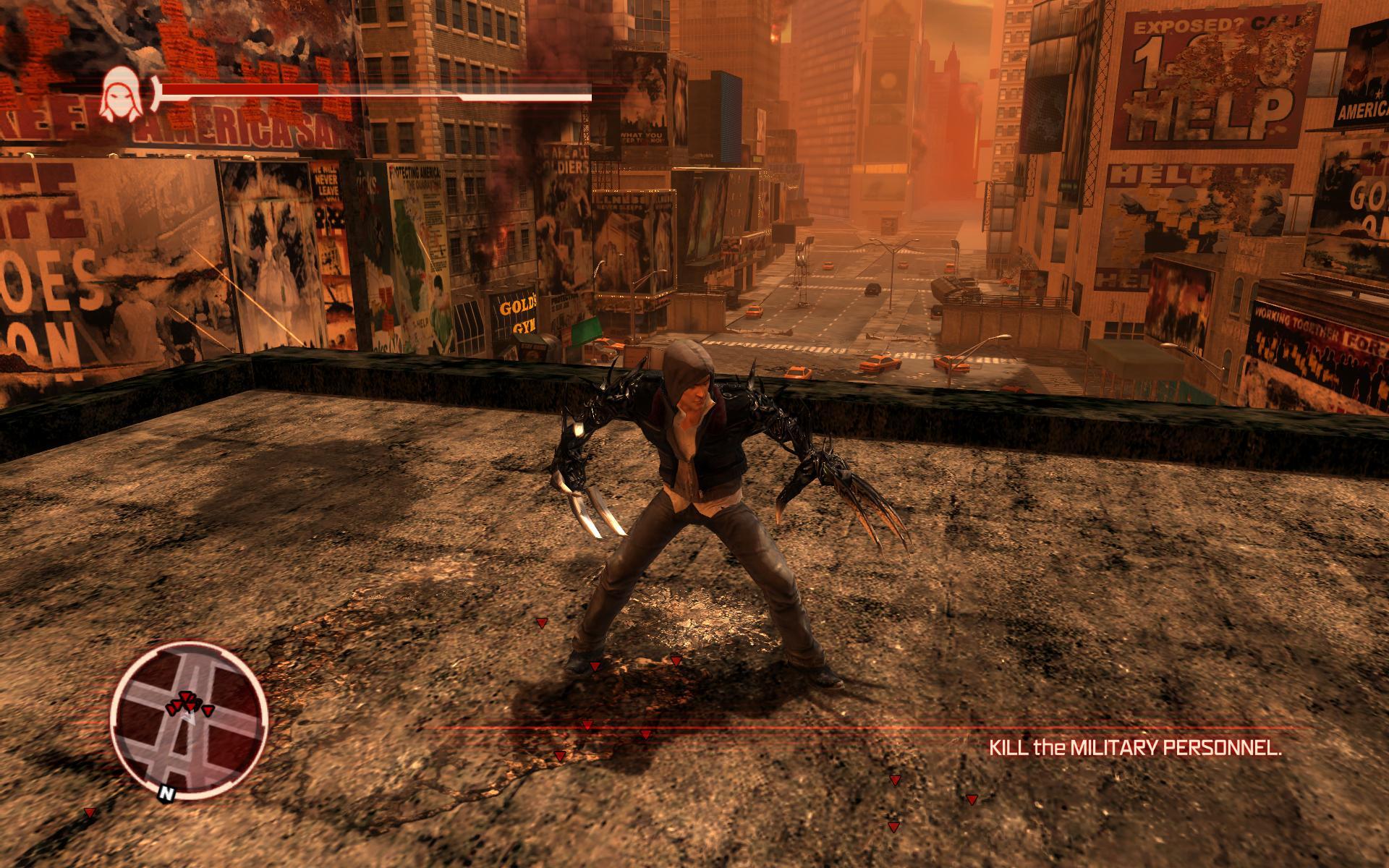
Task: Click the Kill the Military Personnel objective
Action: [x=1134, y=748]
